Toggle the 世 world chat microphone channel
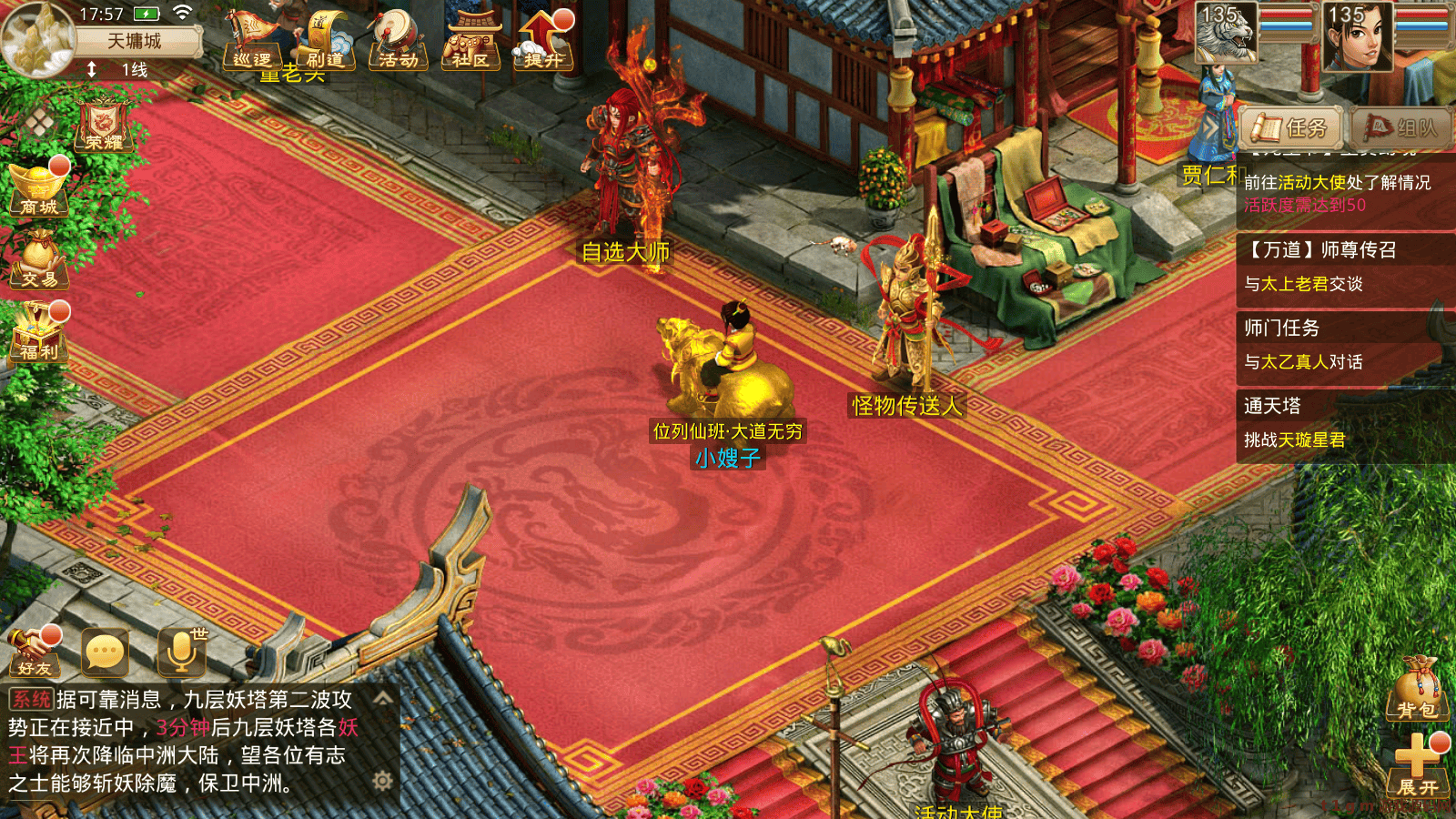 180,651
